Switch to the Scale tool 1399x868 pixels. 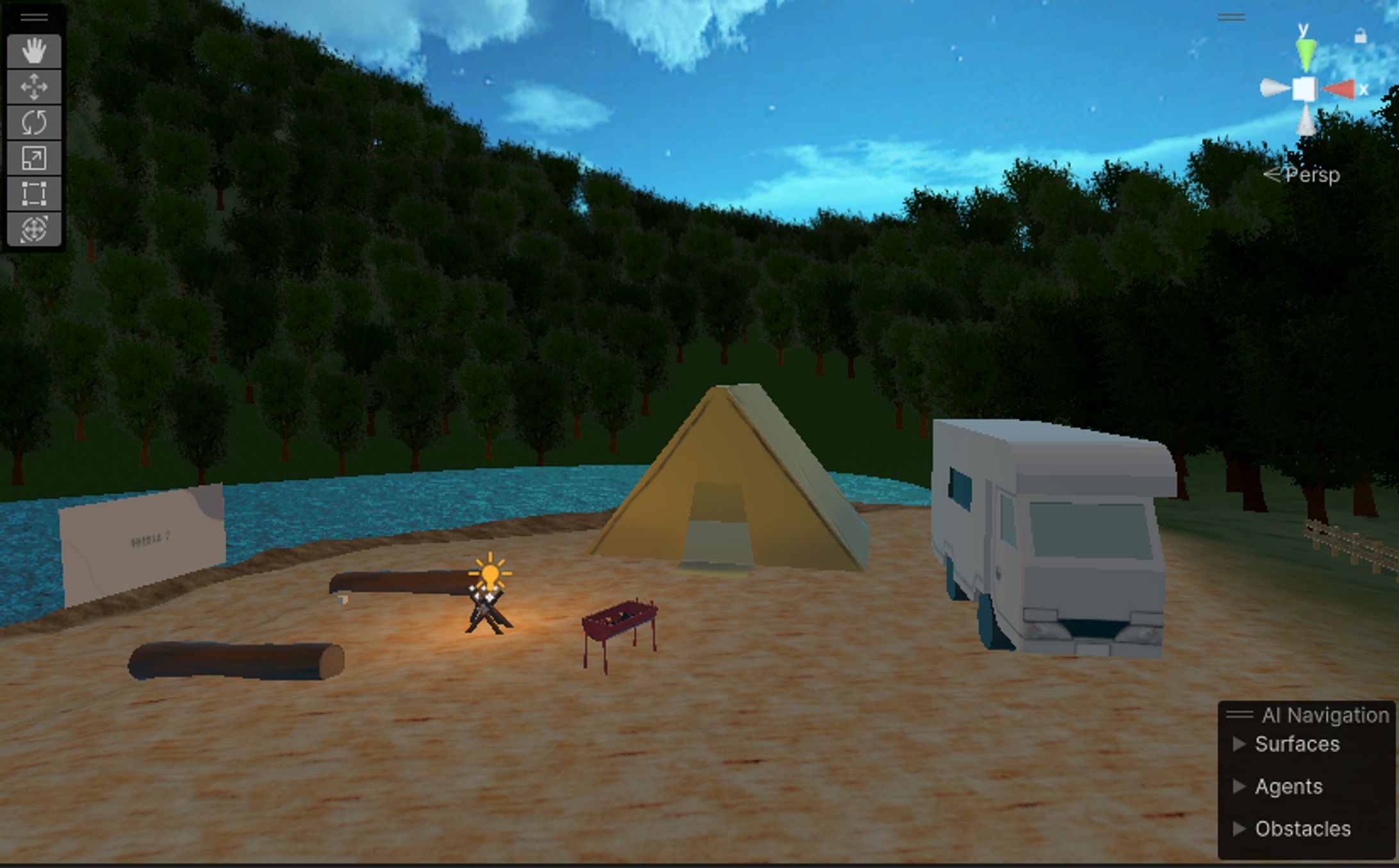[34, 158]
